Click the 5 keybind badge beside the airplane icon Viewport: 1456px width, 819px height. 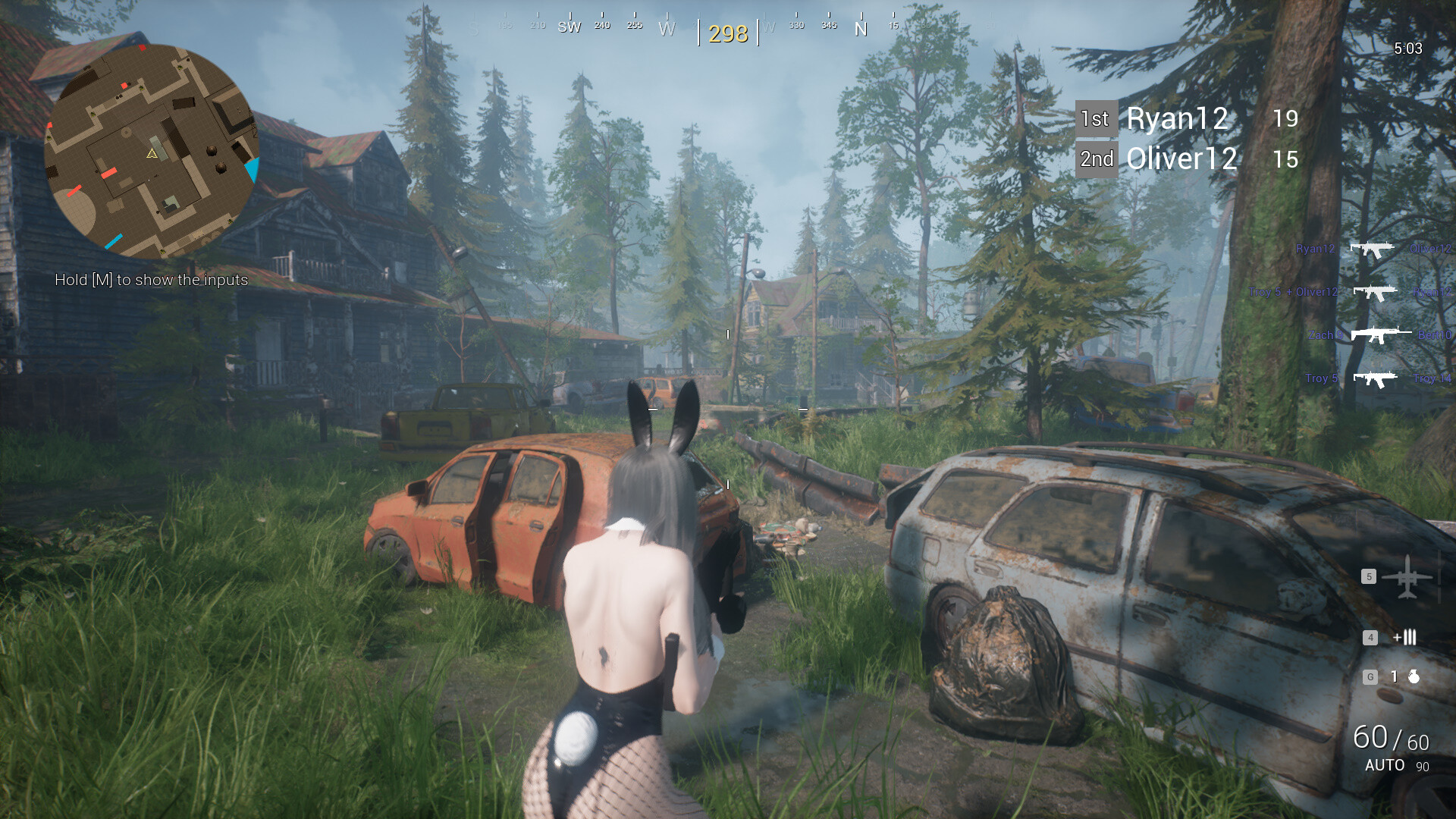click(x=1369, y=576)
